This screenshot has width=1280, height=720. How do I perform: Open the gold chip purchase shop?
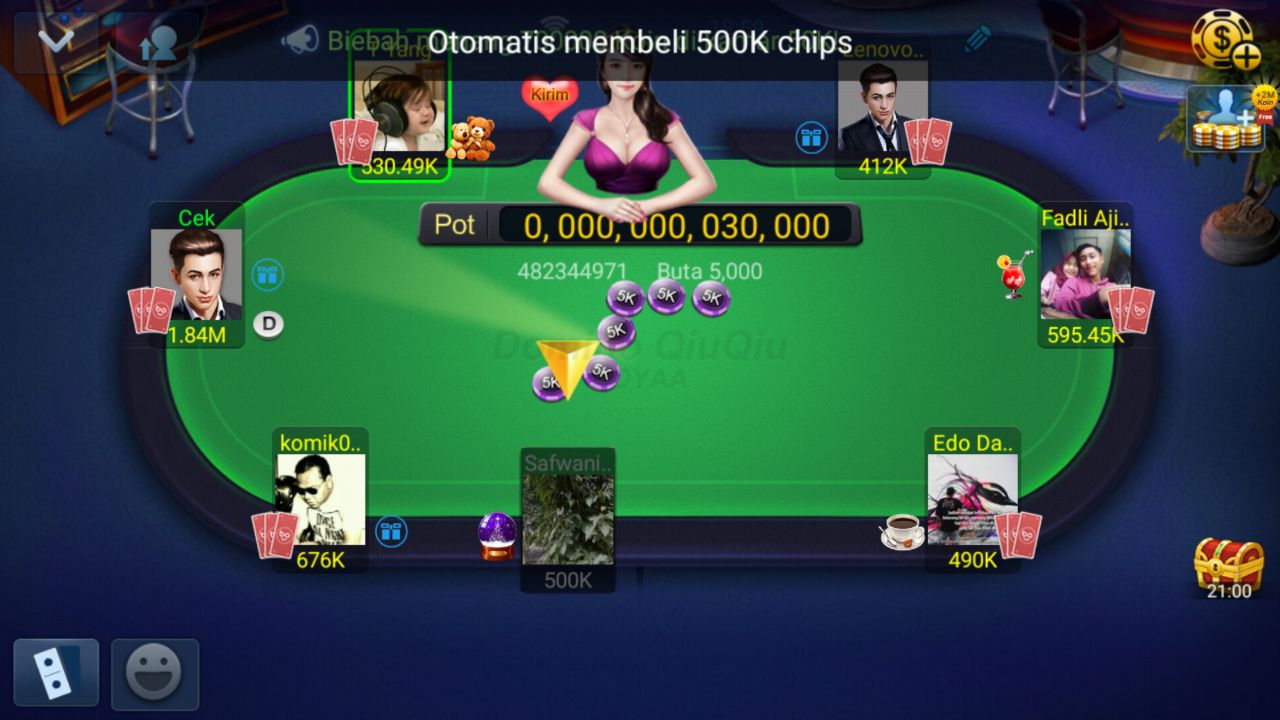1224,40
